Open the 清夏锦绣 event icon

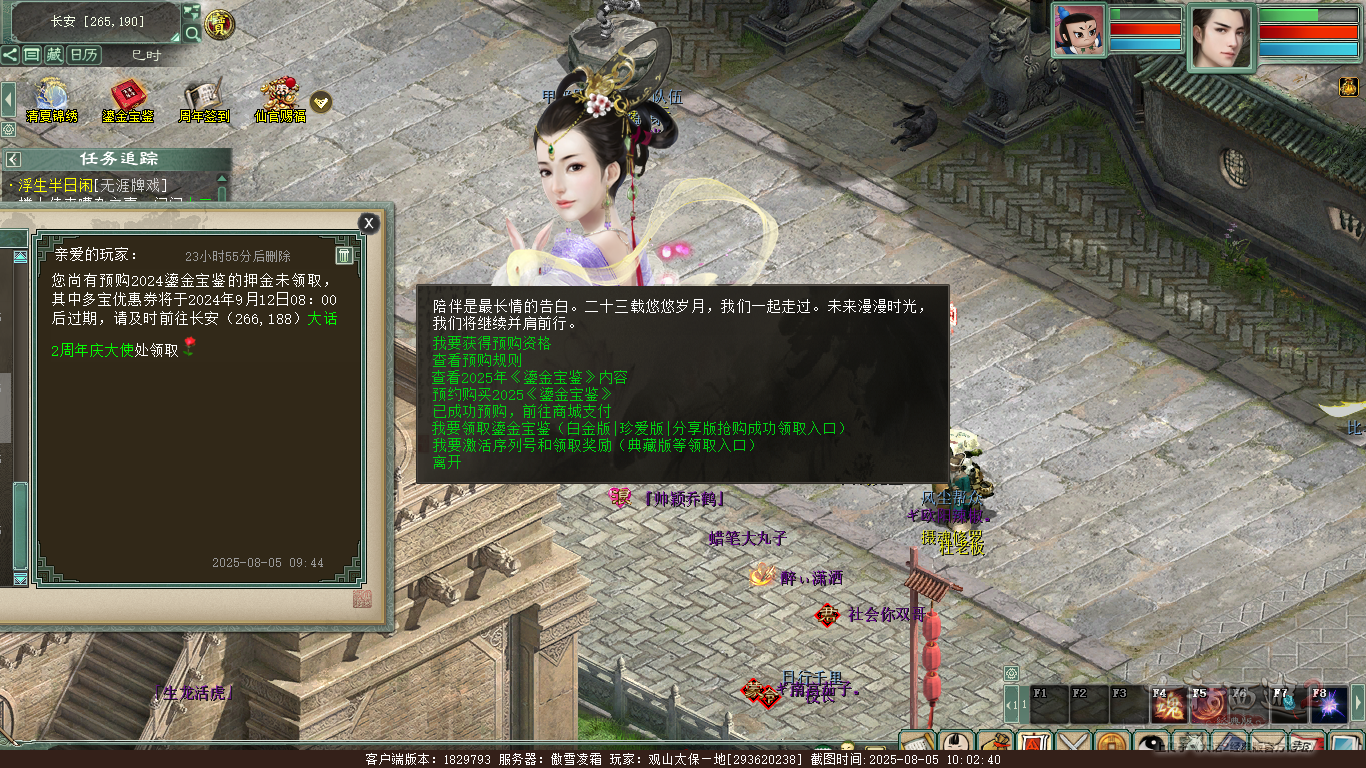[51, 101]
